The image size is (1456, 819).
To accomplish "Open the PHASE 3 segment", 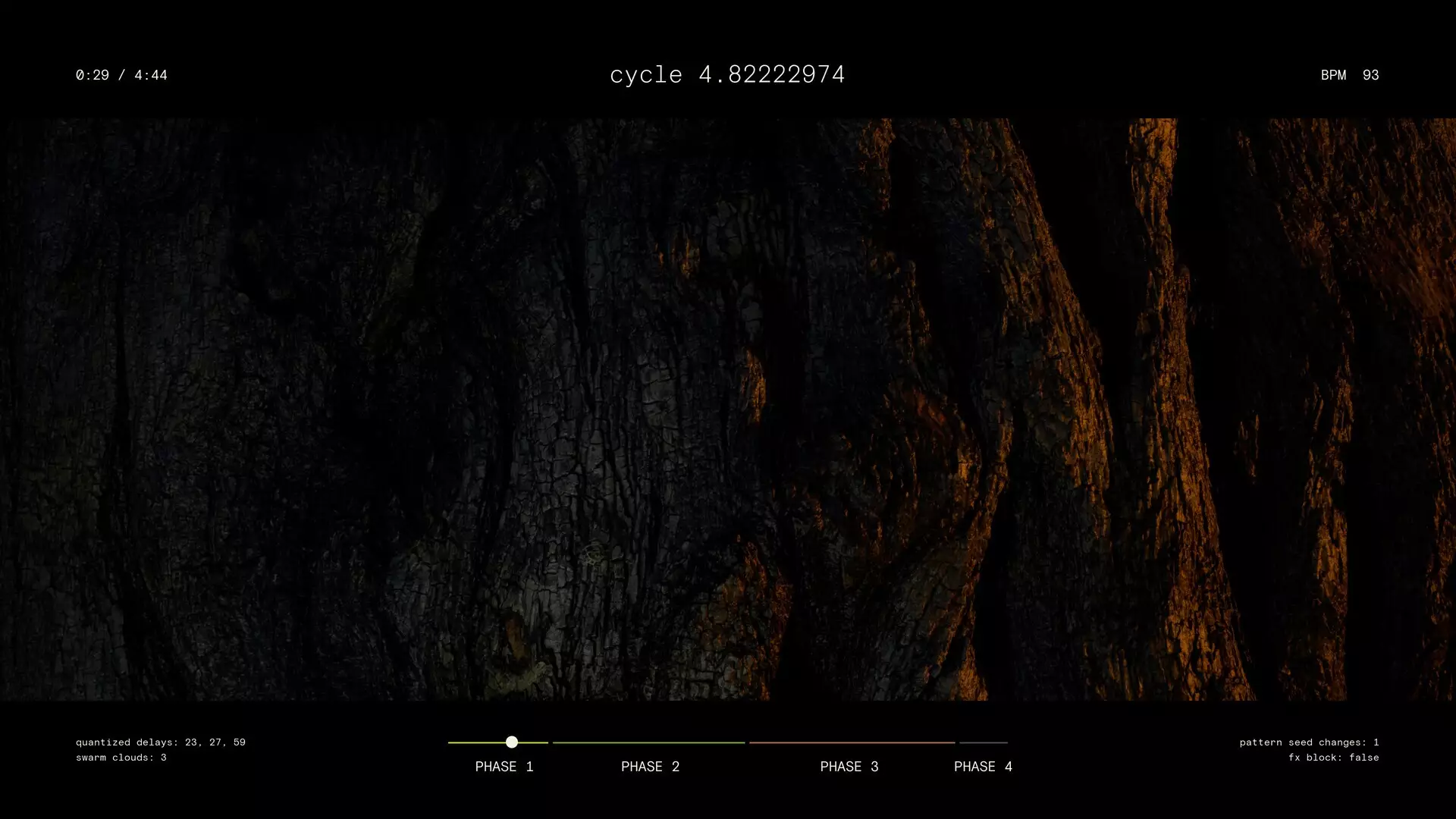I will (x=849, y=767).
